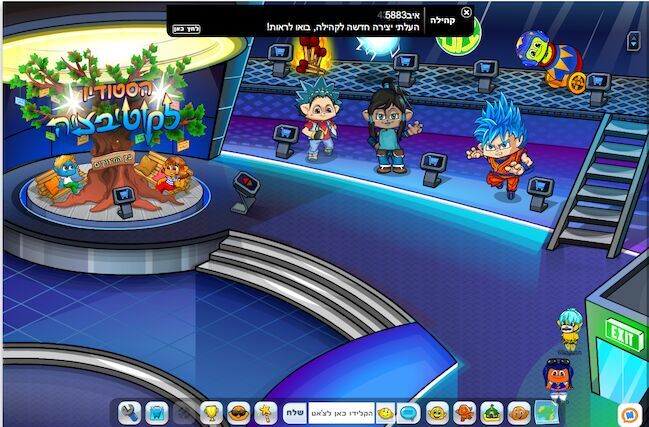Close the community notification banner
The height and width of the screenshot is (427, 649).
point(466,12)
